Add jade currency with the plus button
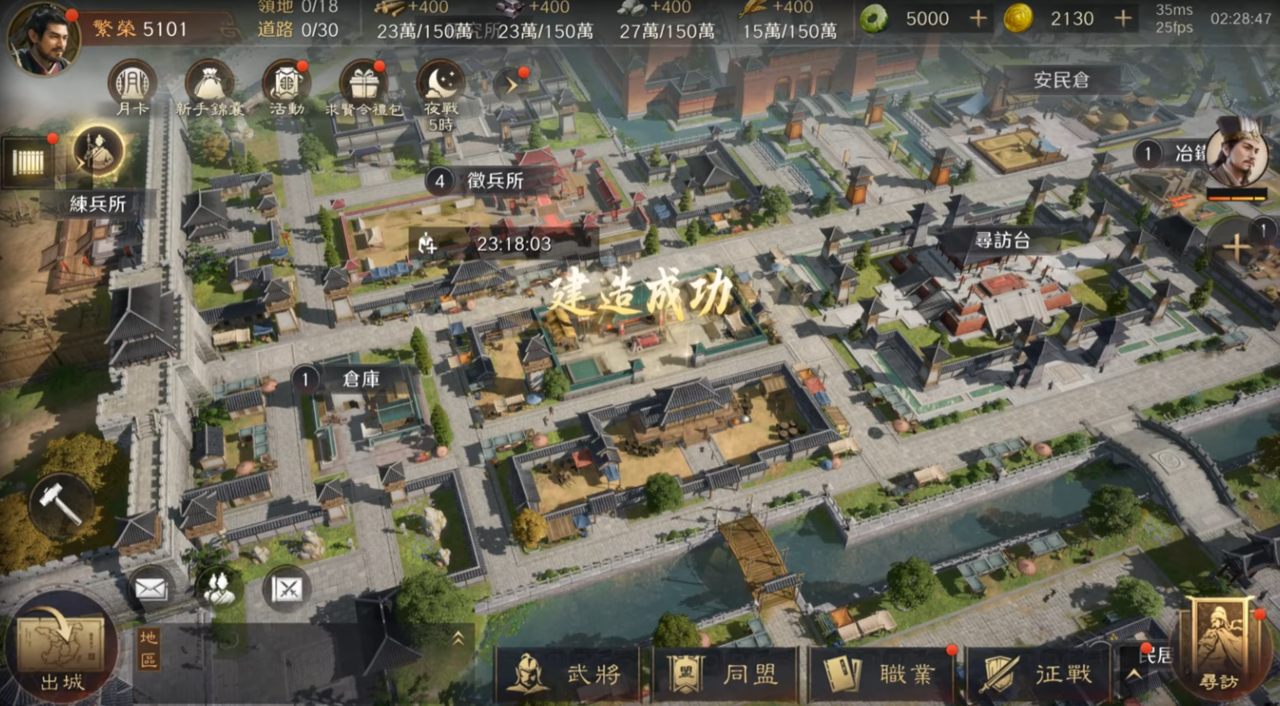Image resolution: width=1280 pixels, height=706 pixels. [978, 18]
